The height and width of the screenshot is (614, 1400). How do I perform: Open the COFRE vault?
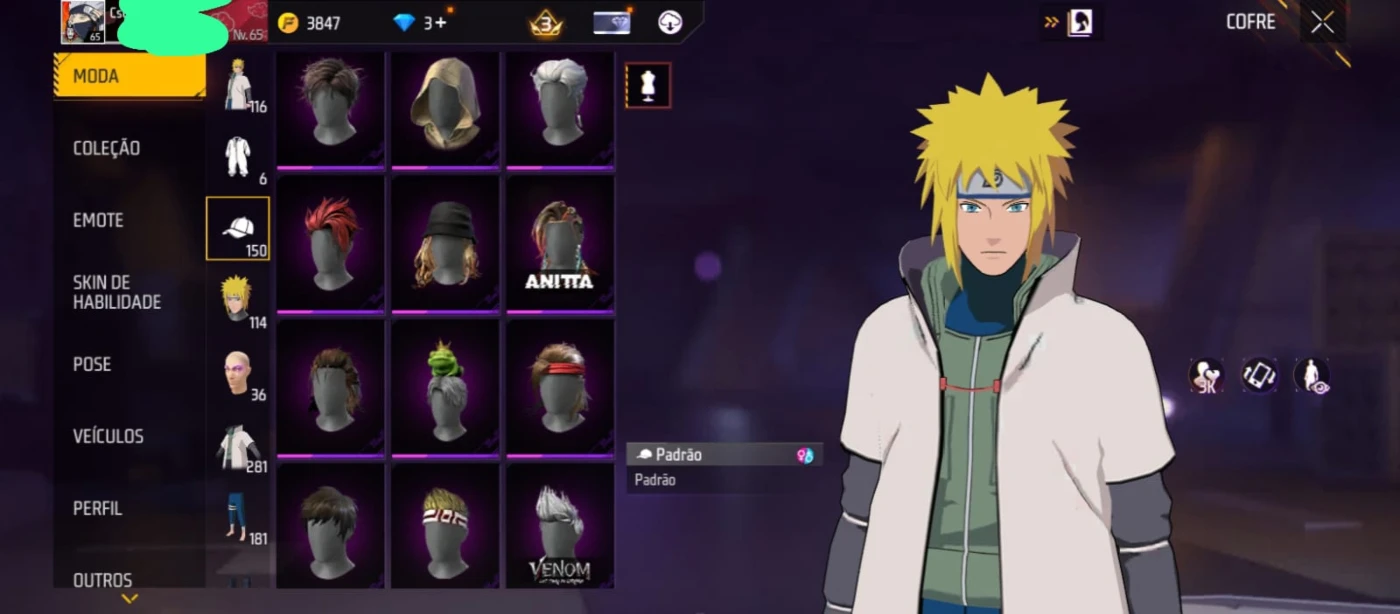click(x=1250, y=22)
